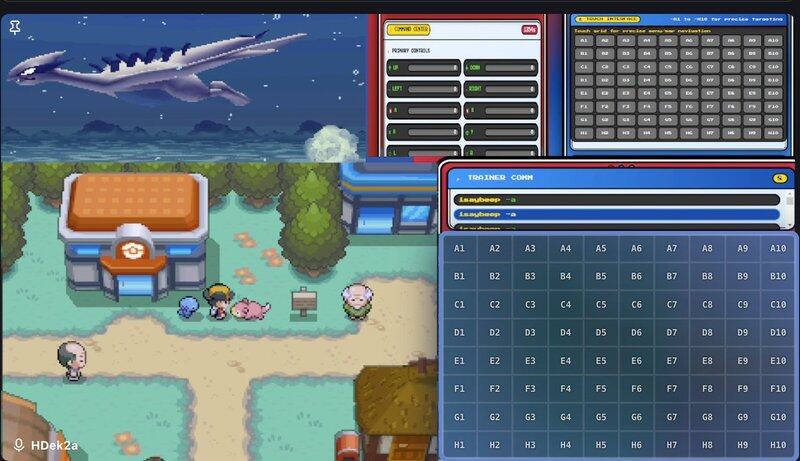This screenshot has height=461, width=800.
Task: Click the yellow button in Trainer Comm header
Action: (x=779, y=178)
